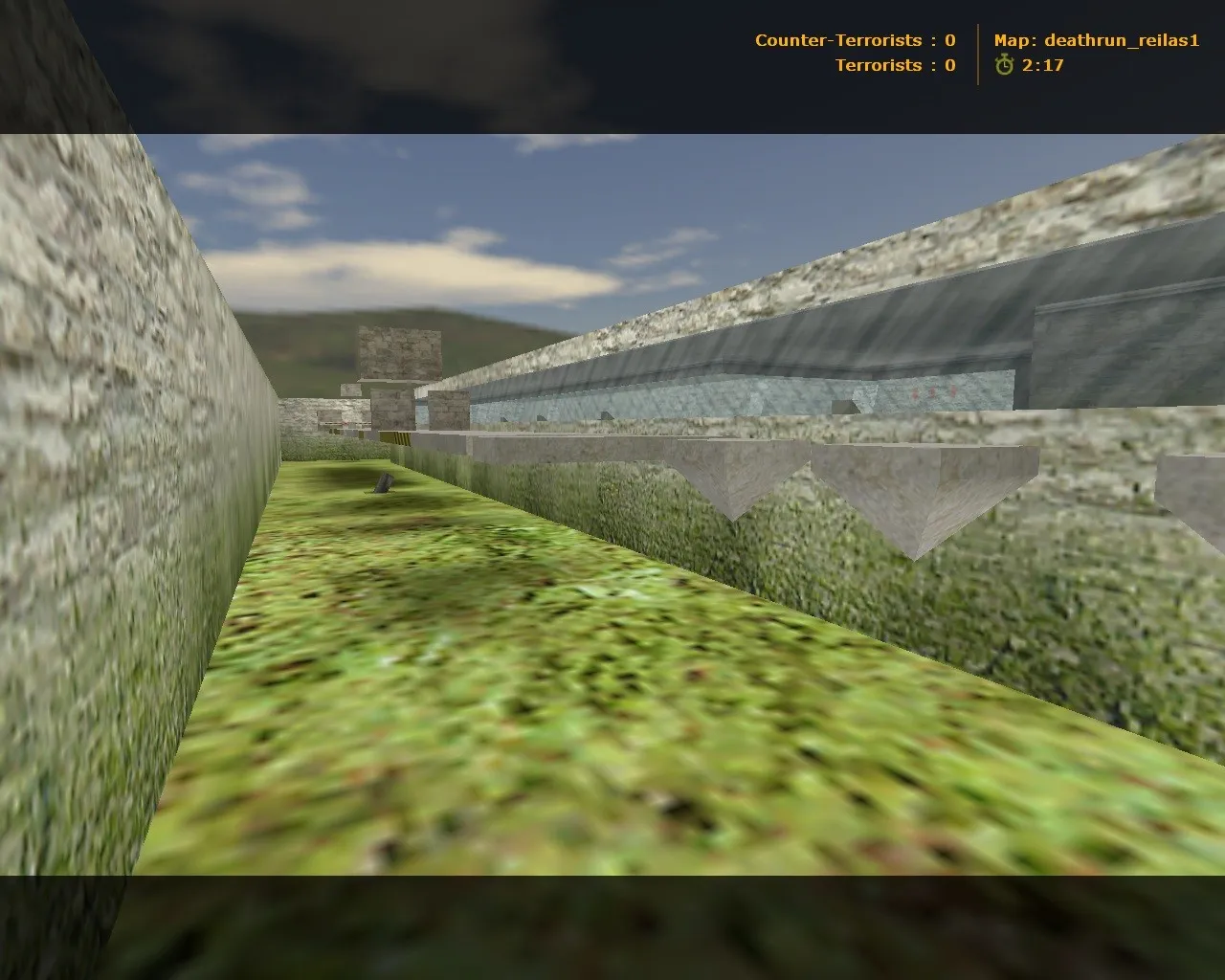Click the green stopwatch timer icon
The height and width of the screenshot is (980, 1225).
tap(1003, 66)
